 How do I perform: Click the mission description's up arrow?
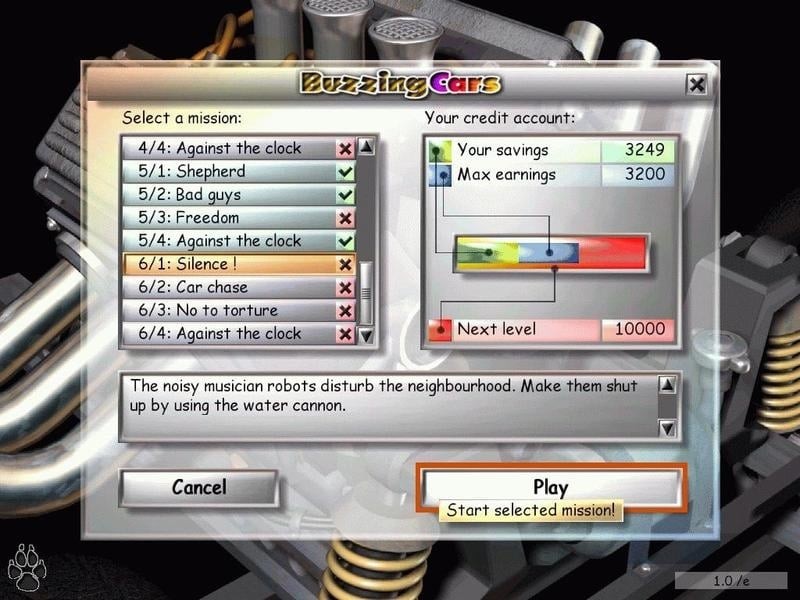[x=668, y=385]
